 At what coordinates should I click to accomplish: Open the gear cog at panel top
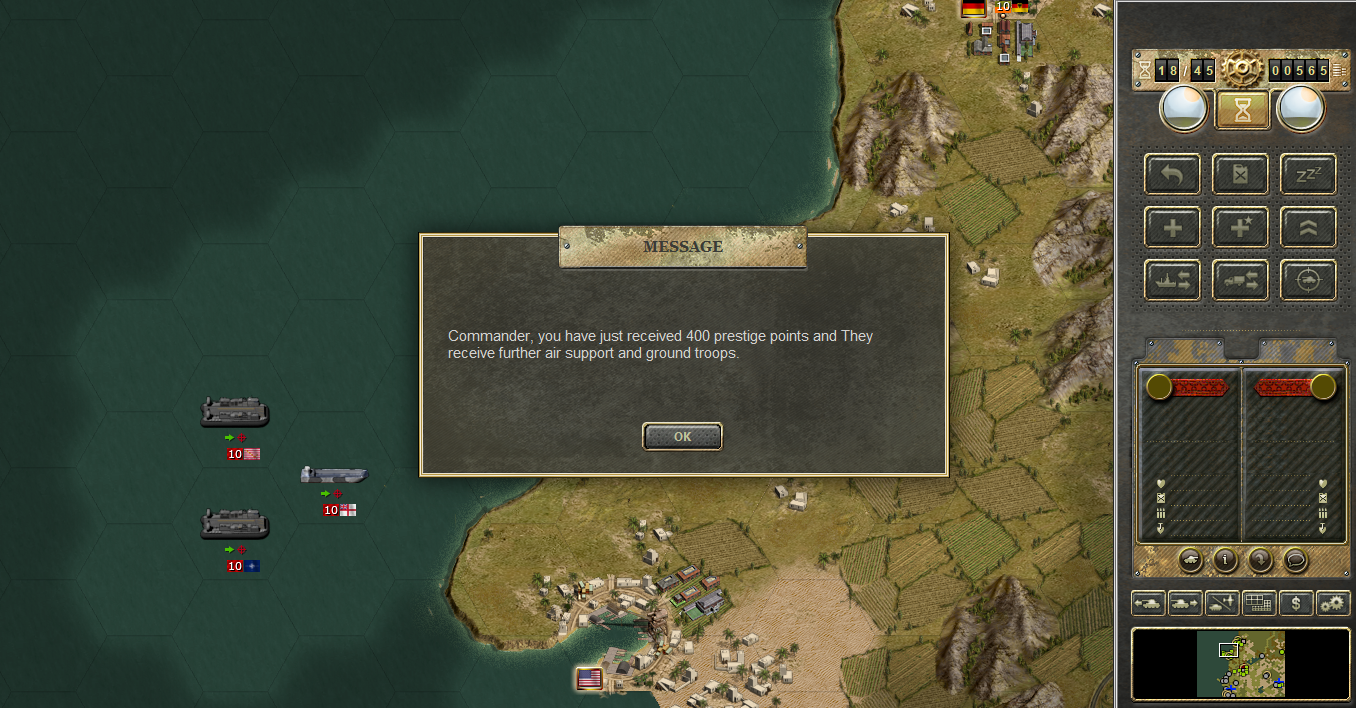click(x=1242, y=69)
